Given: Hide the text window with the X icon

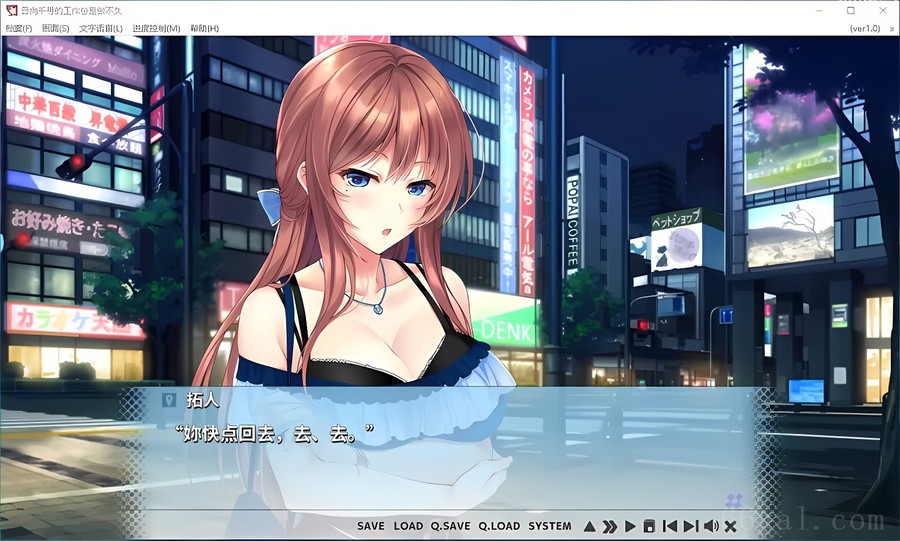Looking at the screenshot, I should (x=731, y=526).
